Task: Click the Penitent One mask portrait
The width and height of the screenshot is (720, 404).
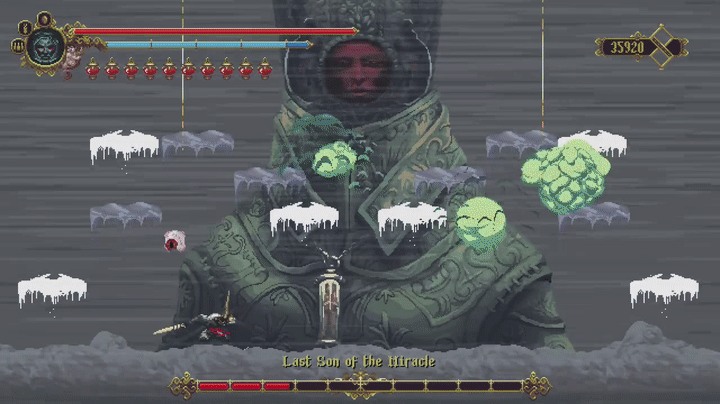Action: pos(45,46)
